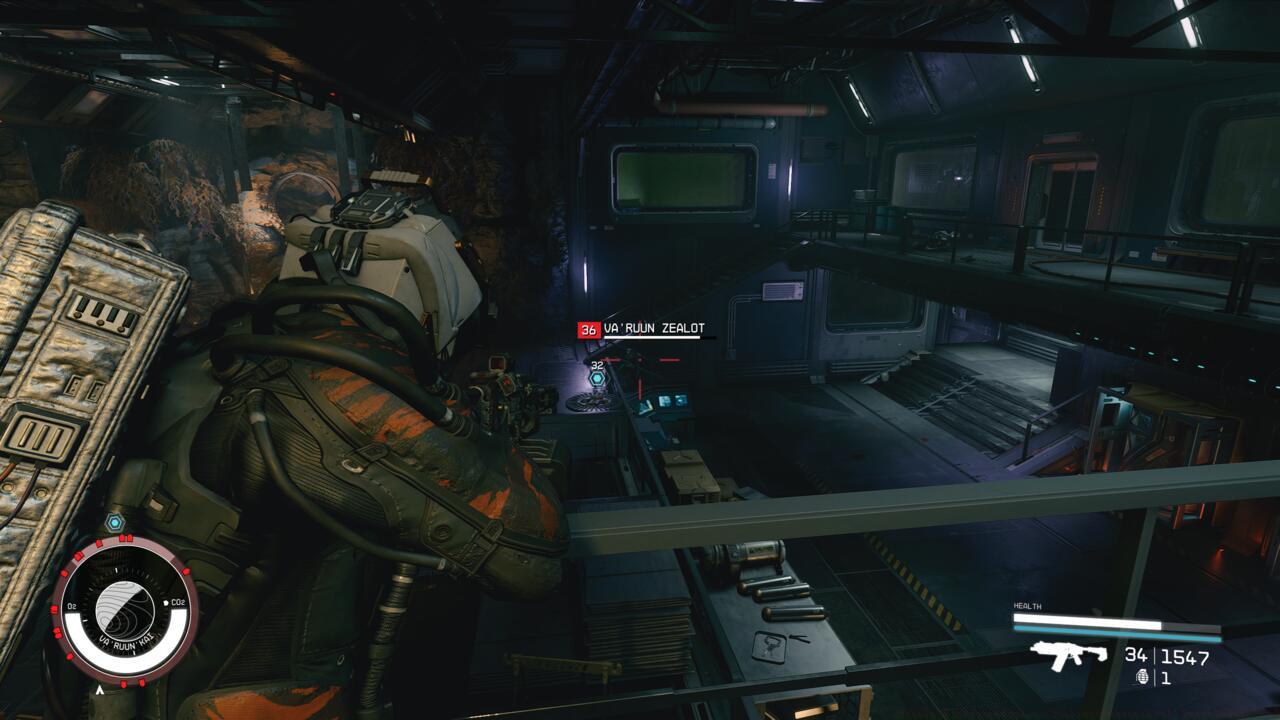Viewport: 1280px width, 720px height.
Task: Expand the white heading arrow below compass
Action: point(100,690)
